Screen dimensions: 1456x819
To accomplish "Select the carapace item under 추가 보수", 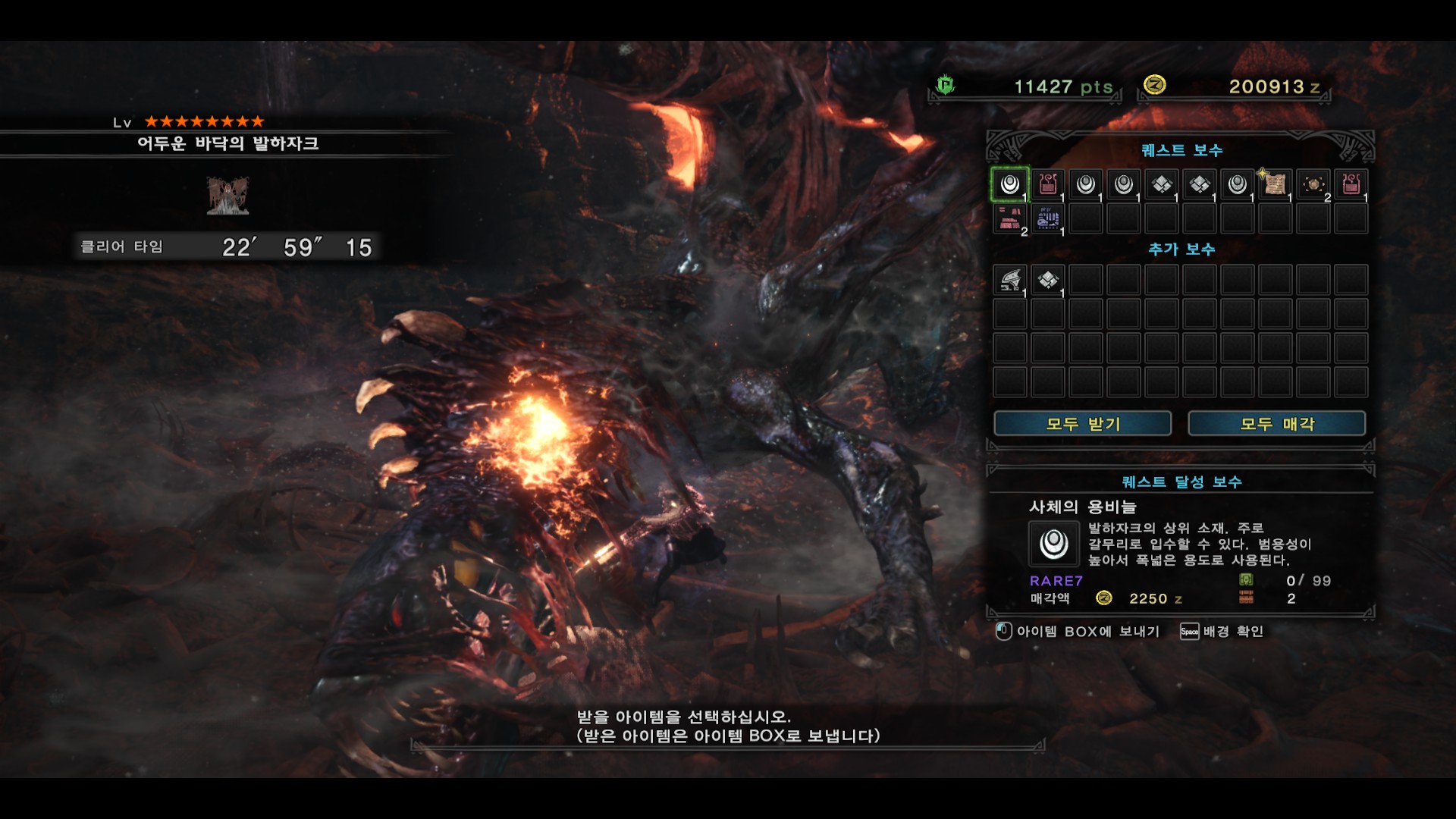I will pos(1048,281).
